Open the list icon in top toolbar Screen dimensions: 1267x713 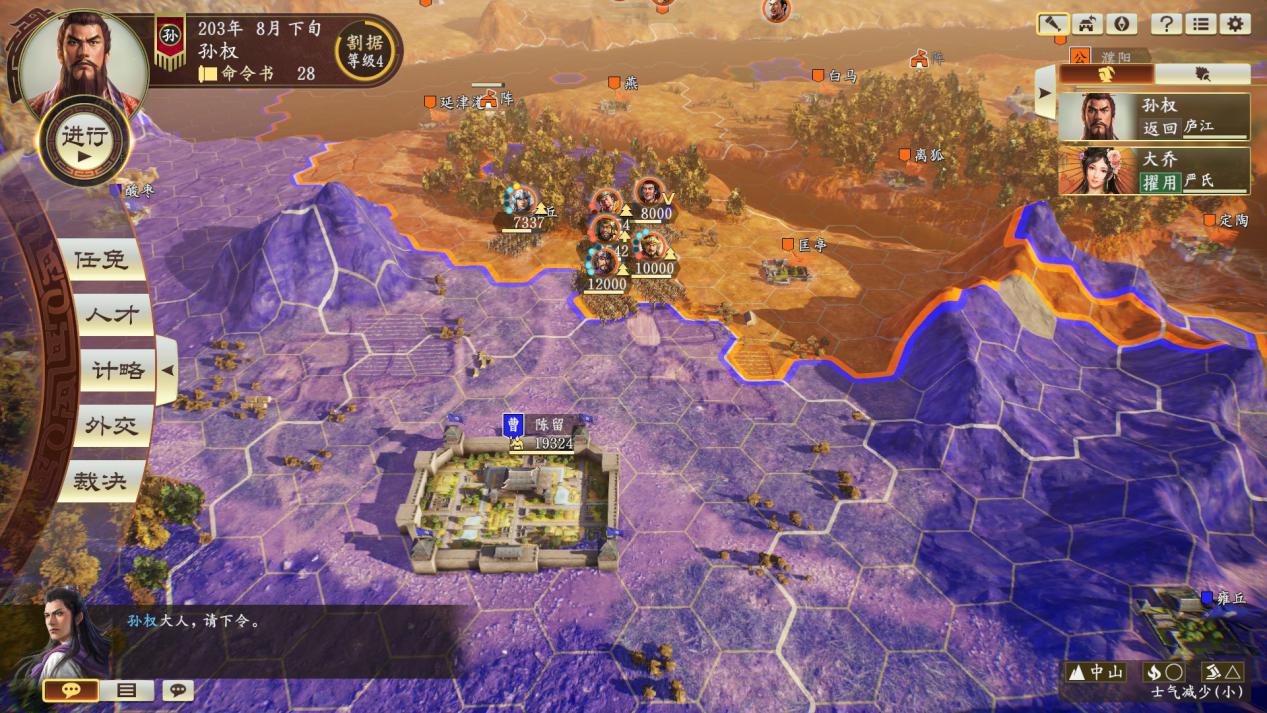click(1200, 24)
